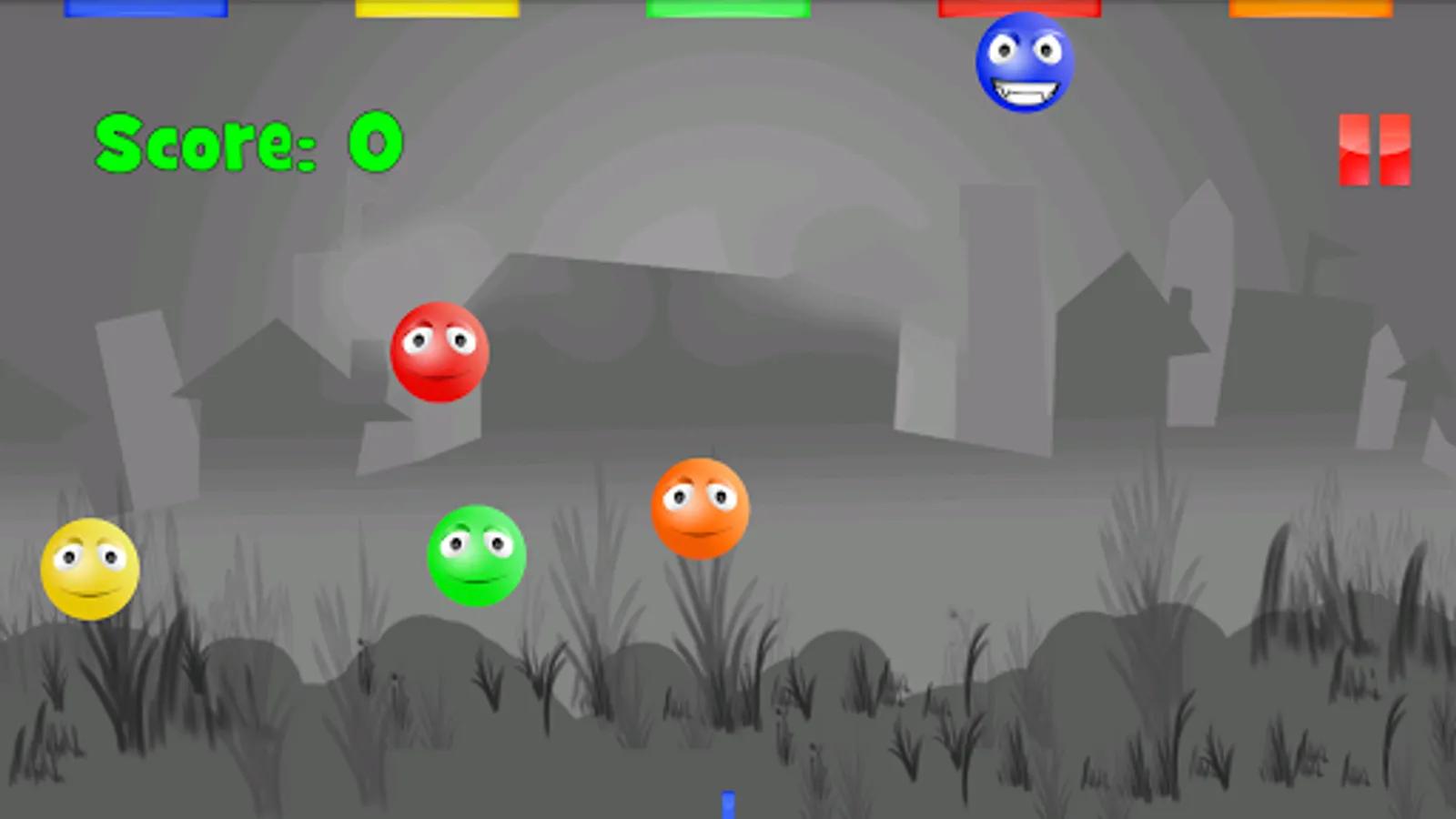Tap the small blue marker at screen bottom

point(728,804)
